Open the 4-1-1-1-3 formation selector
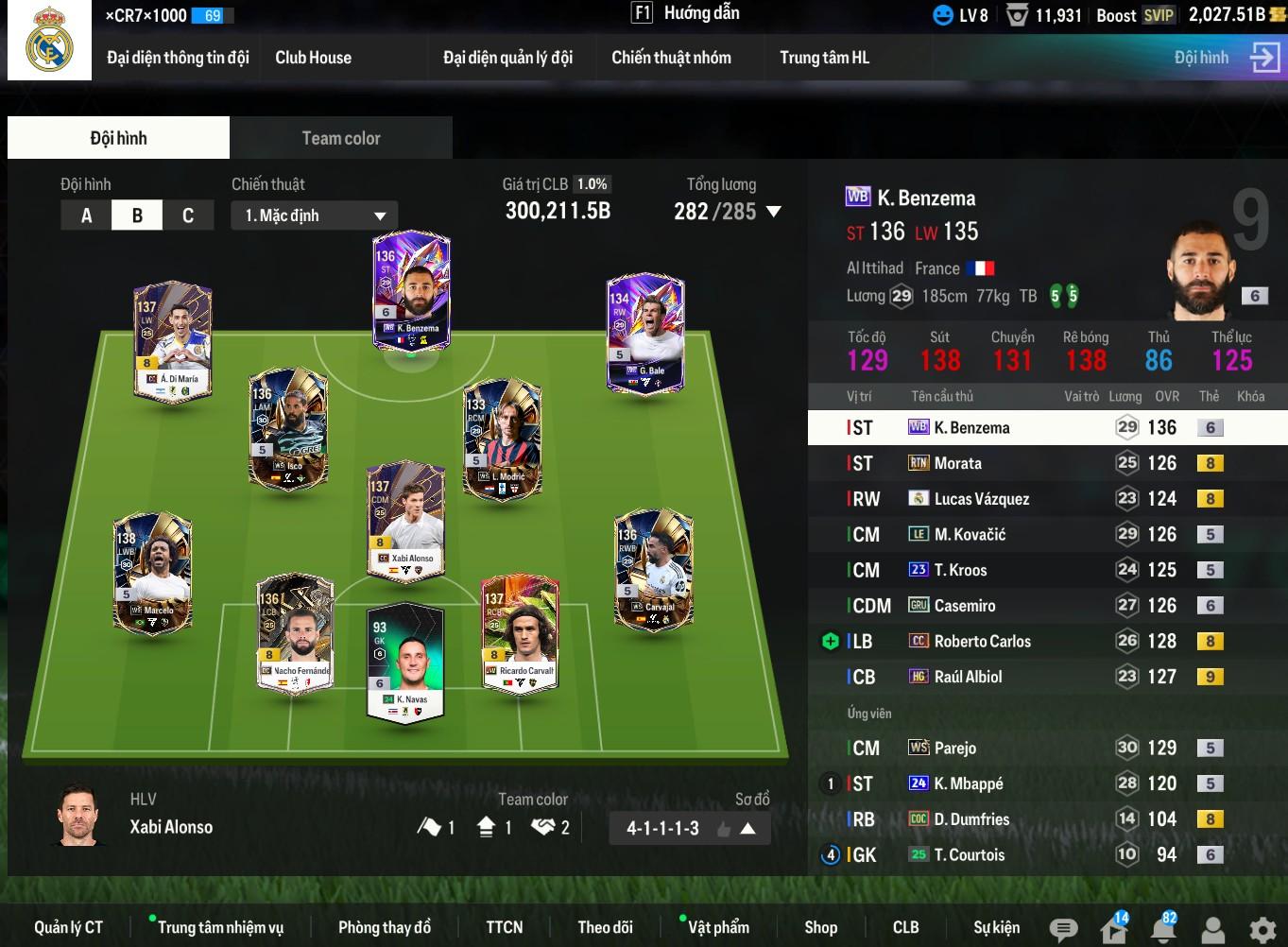This screenshot has height=947, width=1288. [690, 829]
